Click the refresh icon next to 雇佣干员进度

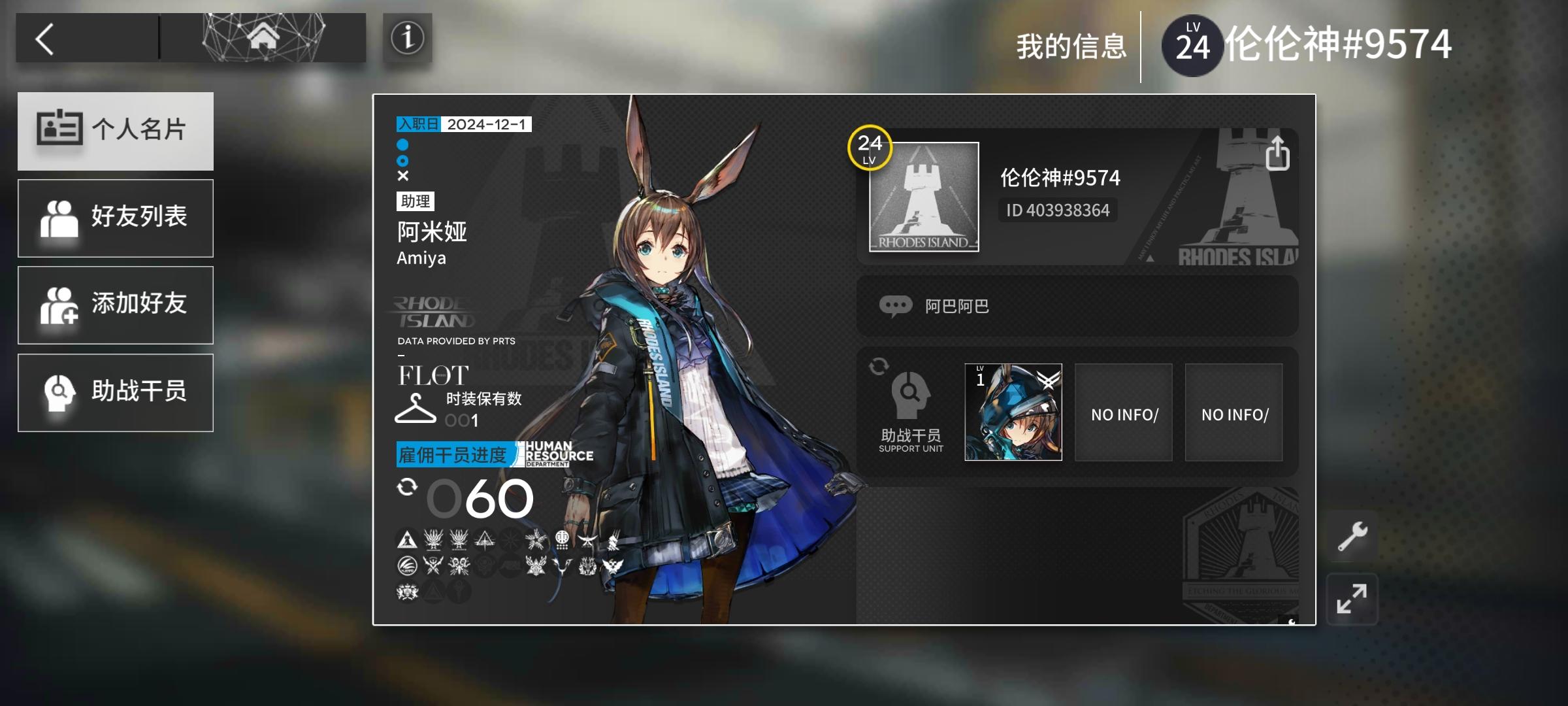[409, 487]
